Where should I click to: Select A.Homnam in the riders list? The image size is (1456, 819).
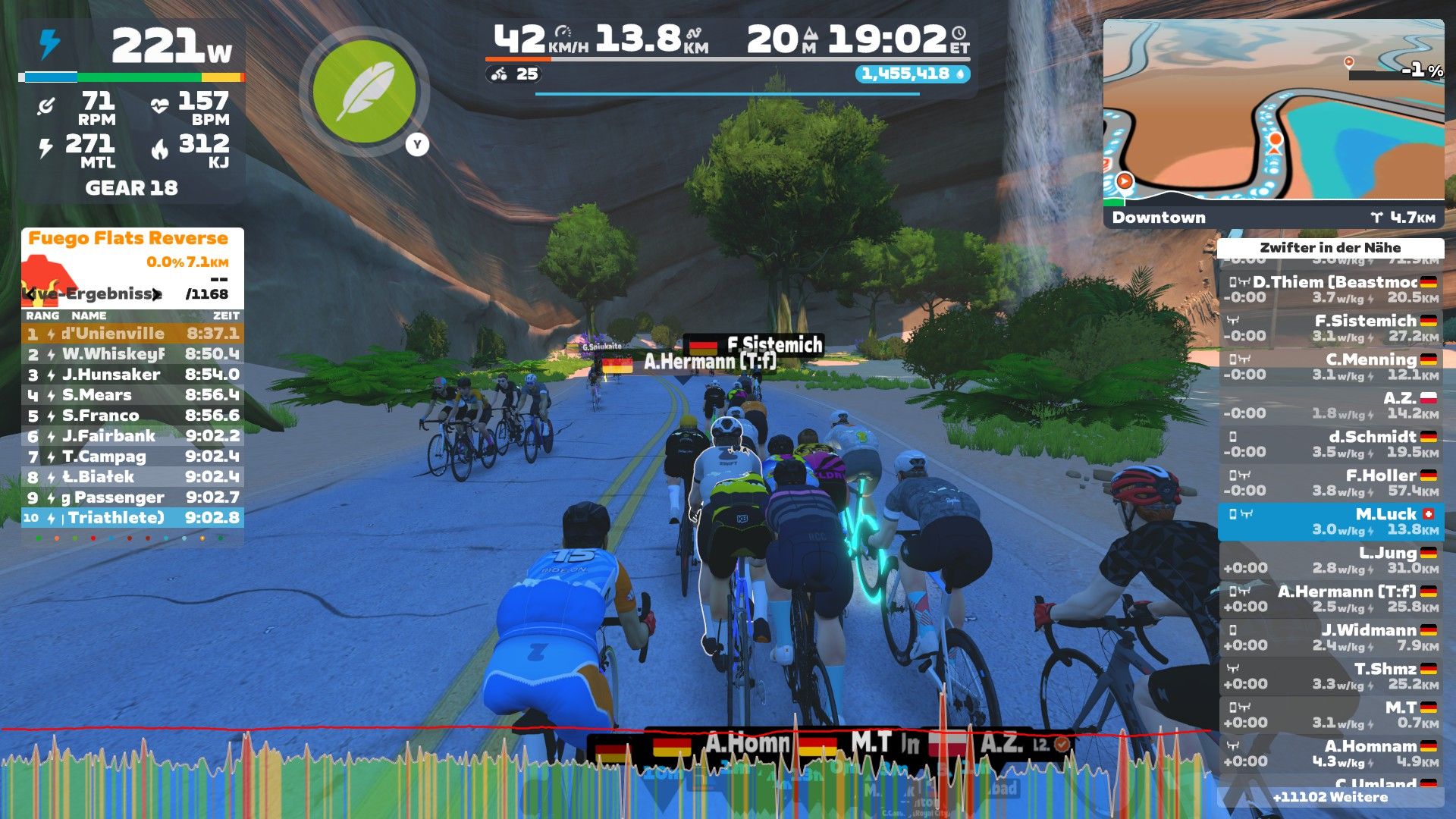pos(1331,754)
